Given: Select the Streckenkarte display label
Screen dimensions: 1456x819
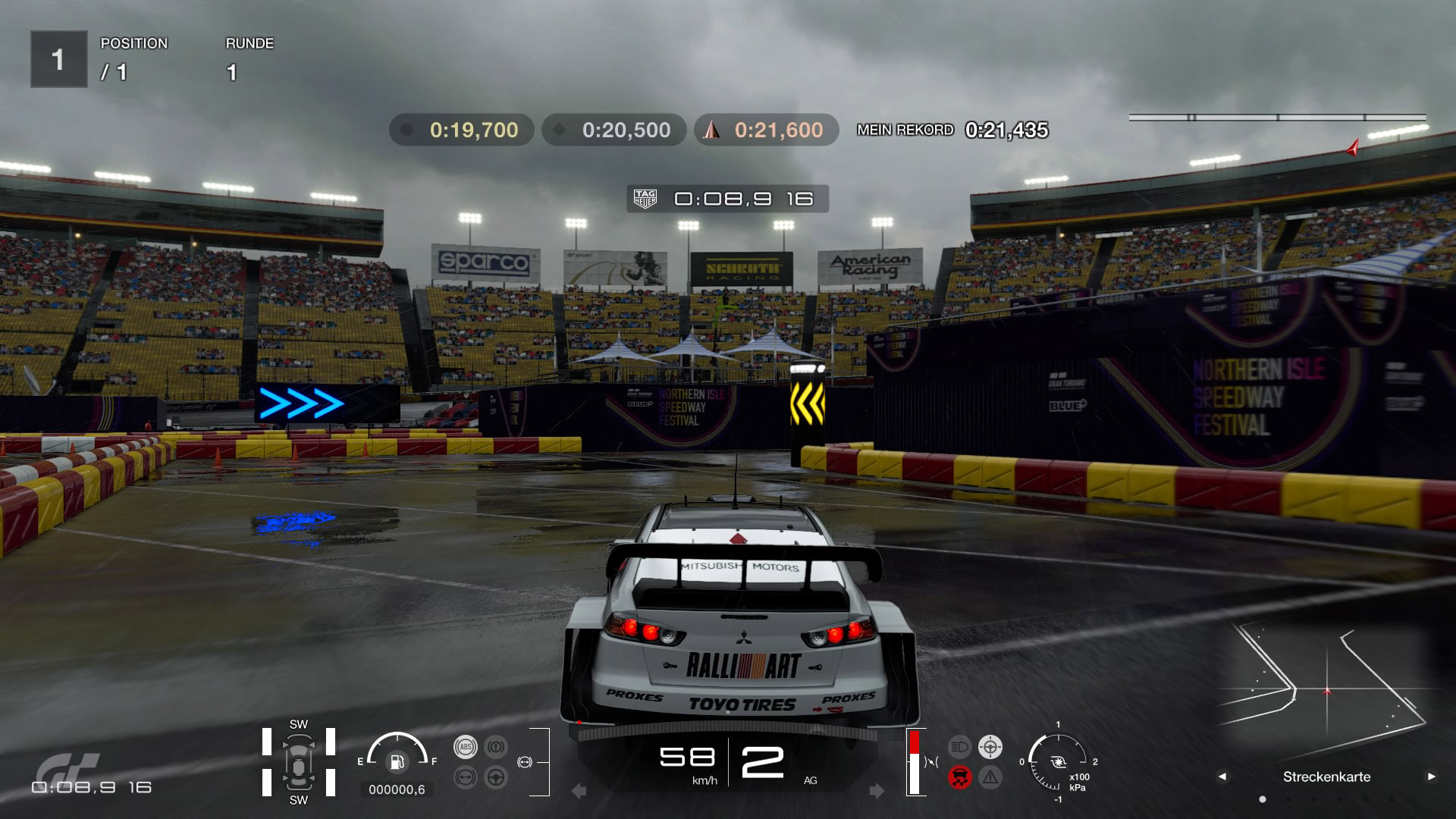Looking at the screenshot, I should [1326, 777].
